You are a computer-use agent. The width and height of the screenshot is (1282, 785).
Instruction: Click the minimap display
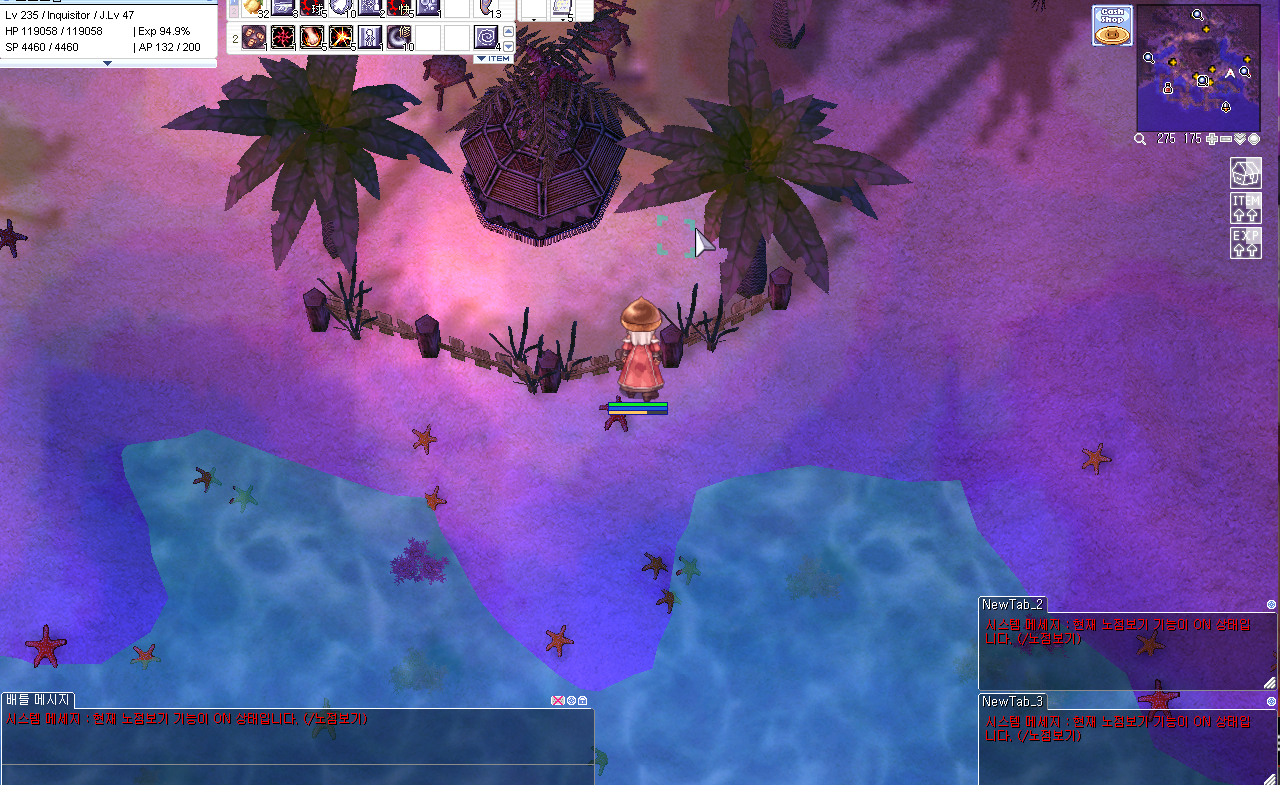tap(1198, 60)
